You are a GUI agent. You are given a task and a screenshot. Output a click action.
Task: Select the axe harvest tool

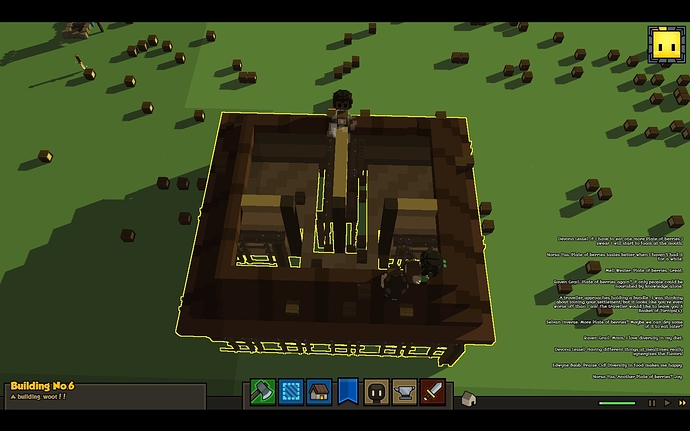click(261, 391)
